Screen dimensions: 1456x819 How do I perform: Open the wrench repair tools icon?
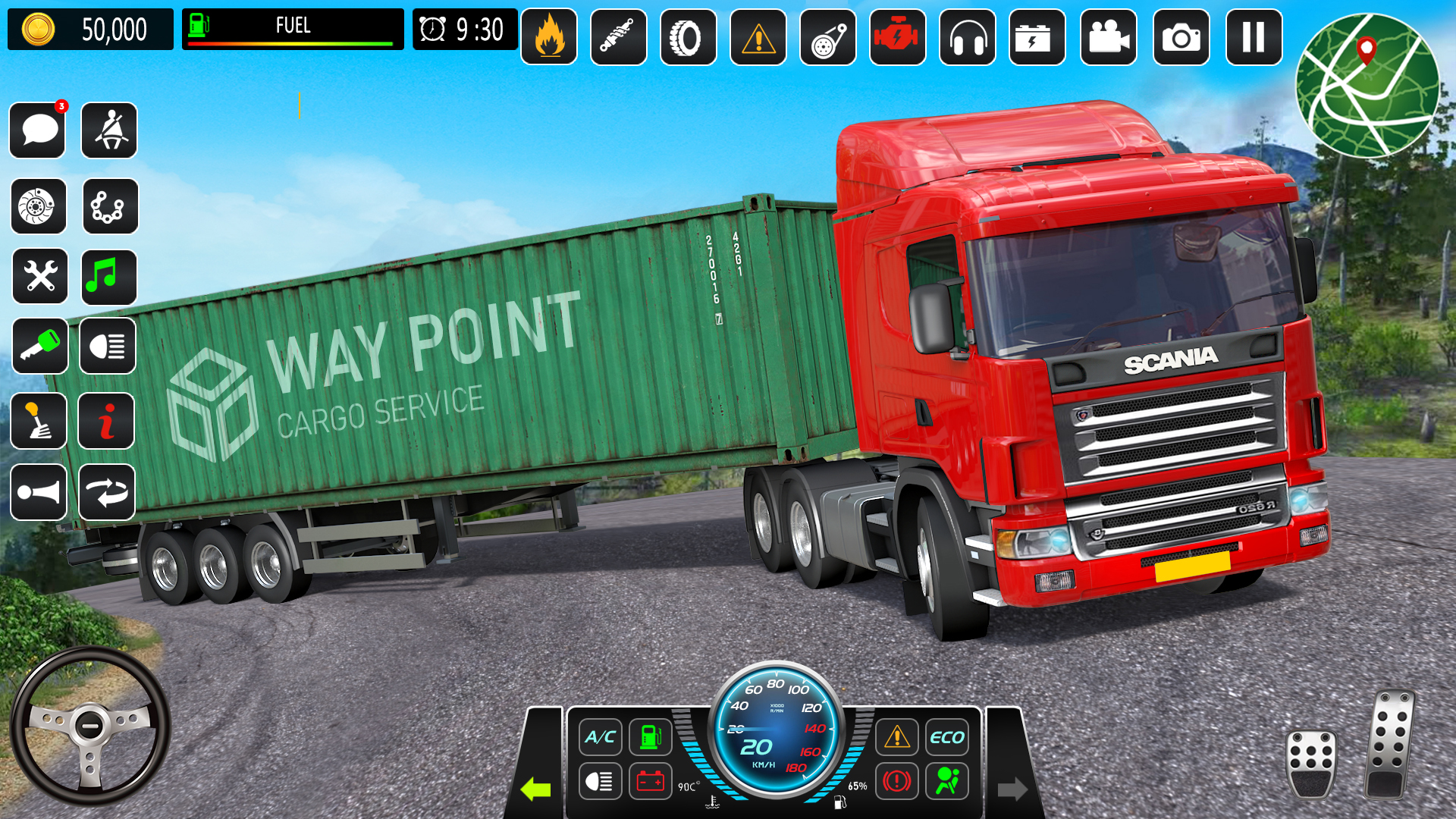39,276
